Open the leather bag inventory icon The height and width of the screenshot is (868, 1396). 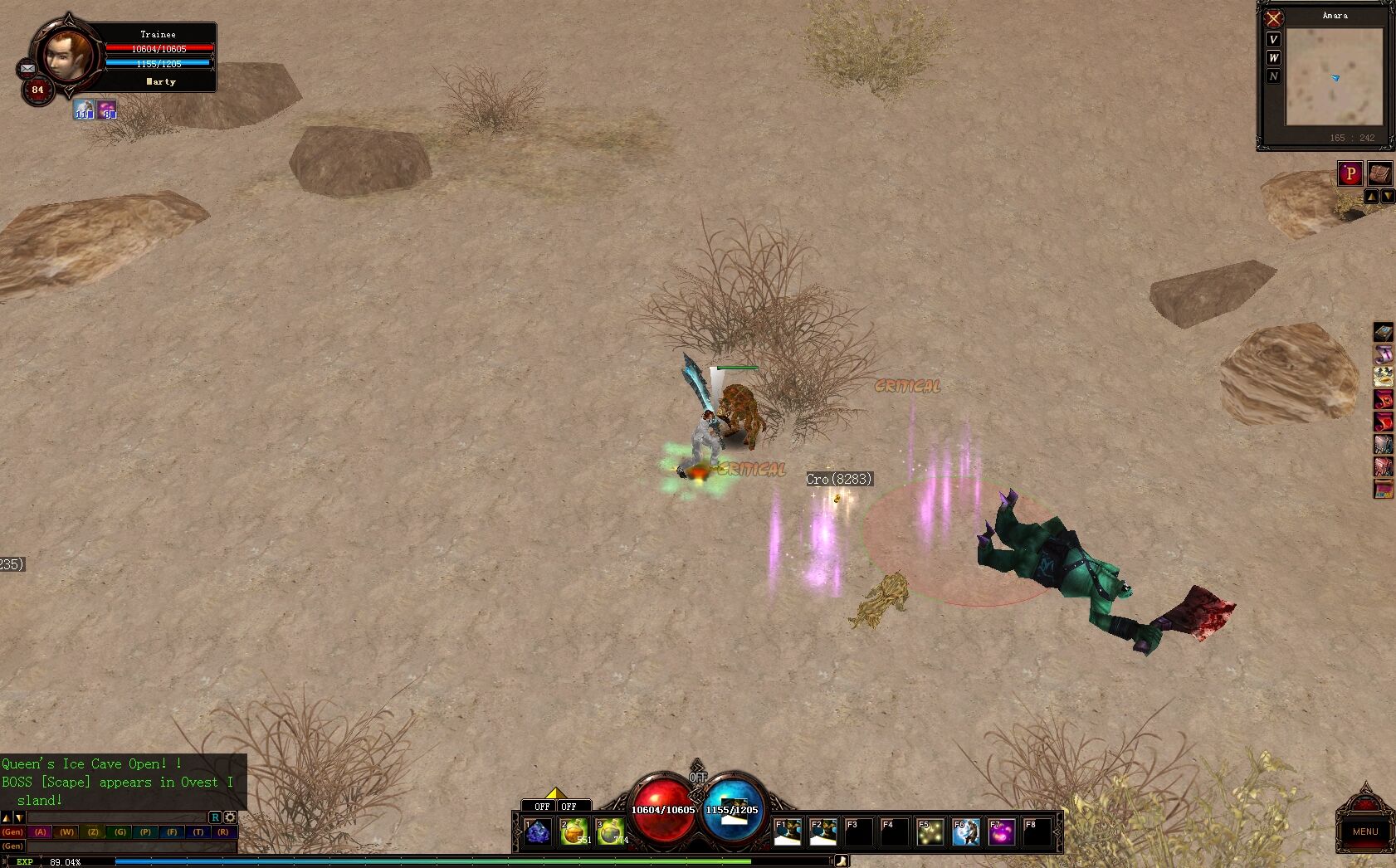pyautogui.click(x=1379, y=173)
